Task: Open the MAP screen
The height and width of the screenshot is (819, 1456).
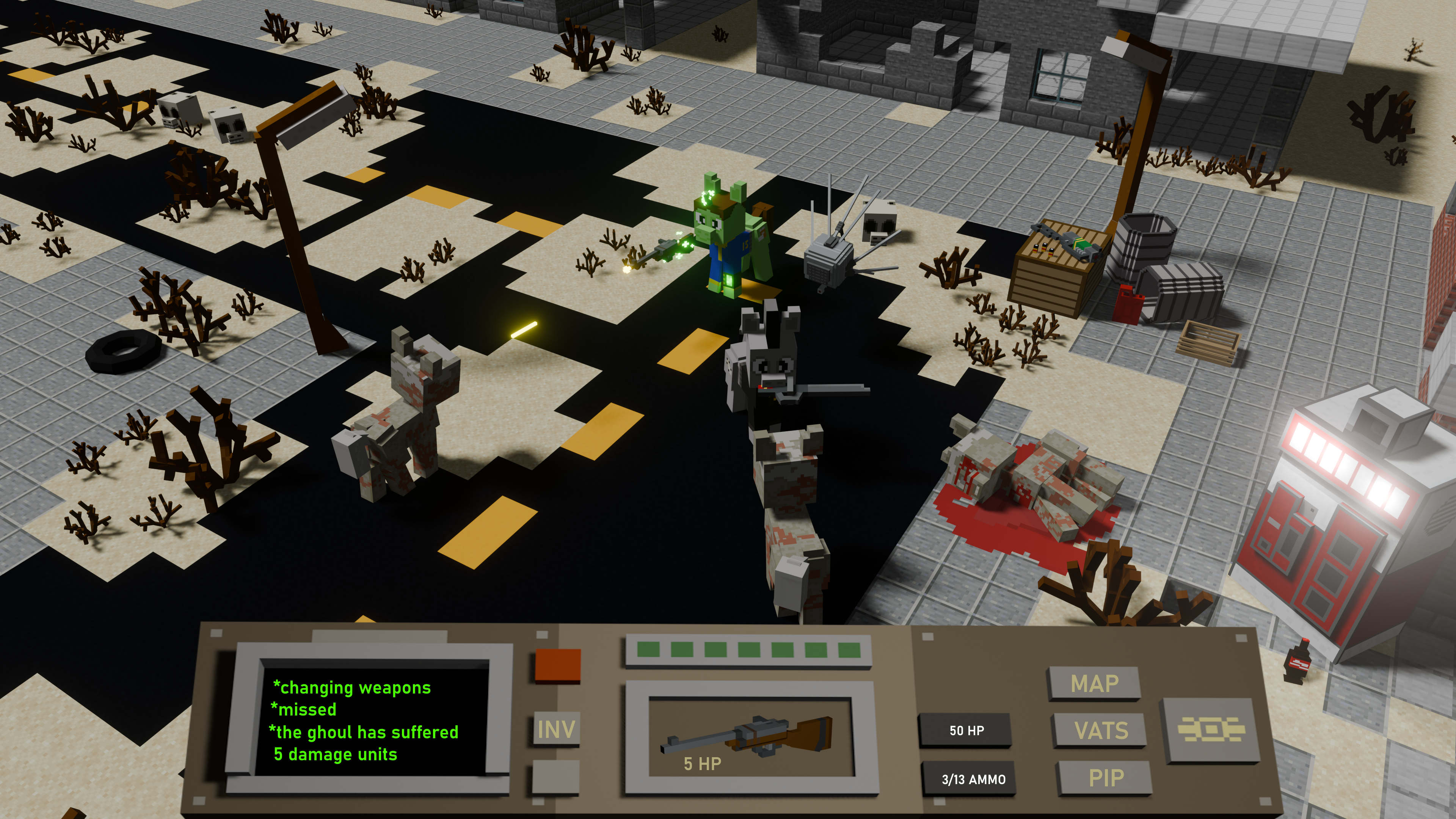Action: point(1094,684)
